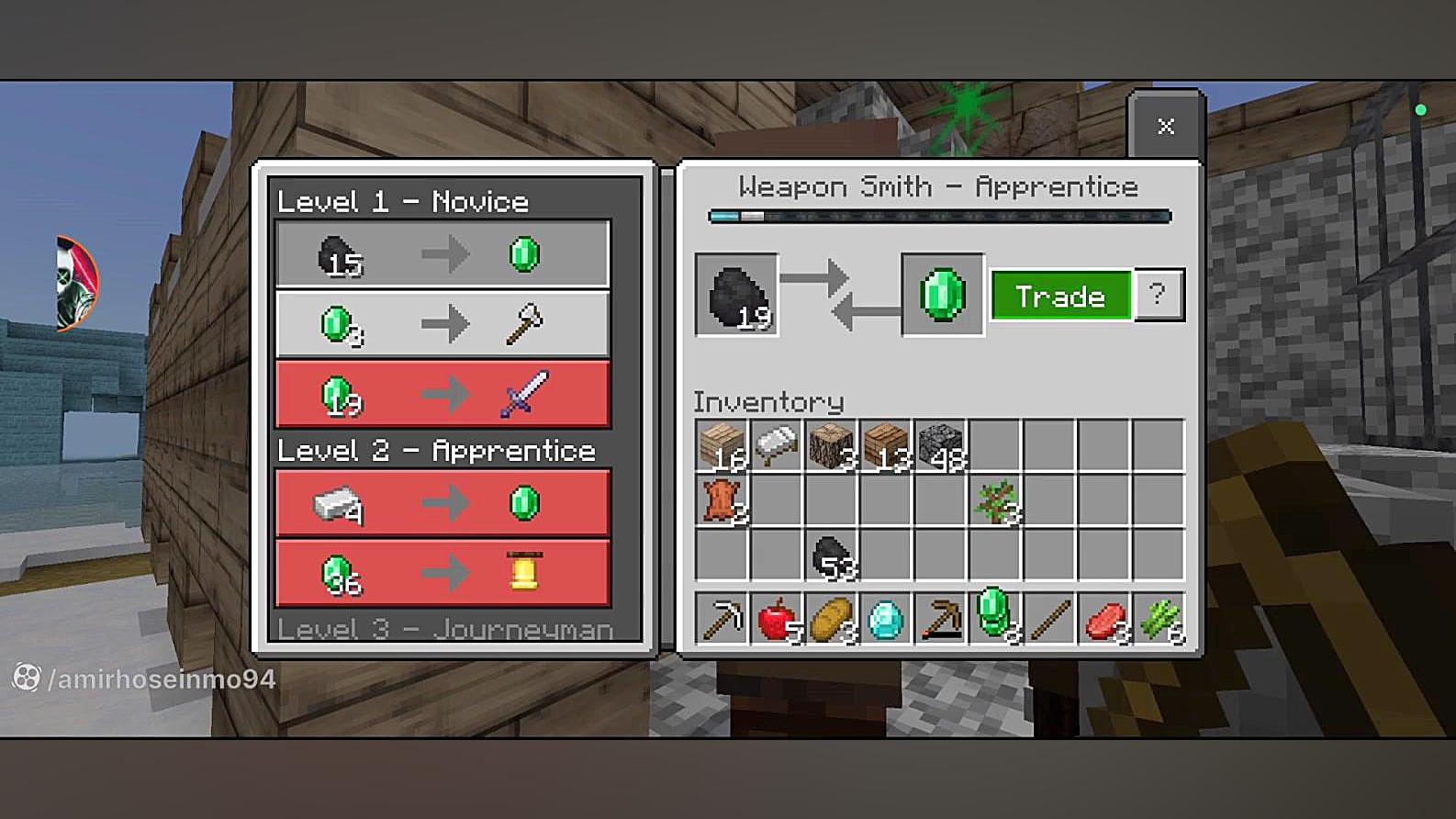Select the red apples hotbar slot
The height and width of the screenshot is (819, 1456).
click(777, 620)
